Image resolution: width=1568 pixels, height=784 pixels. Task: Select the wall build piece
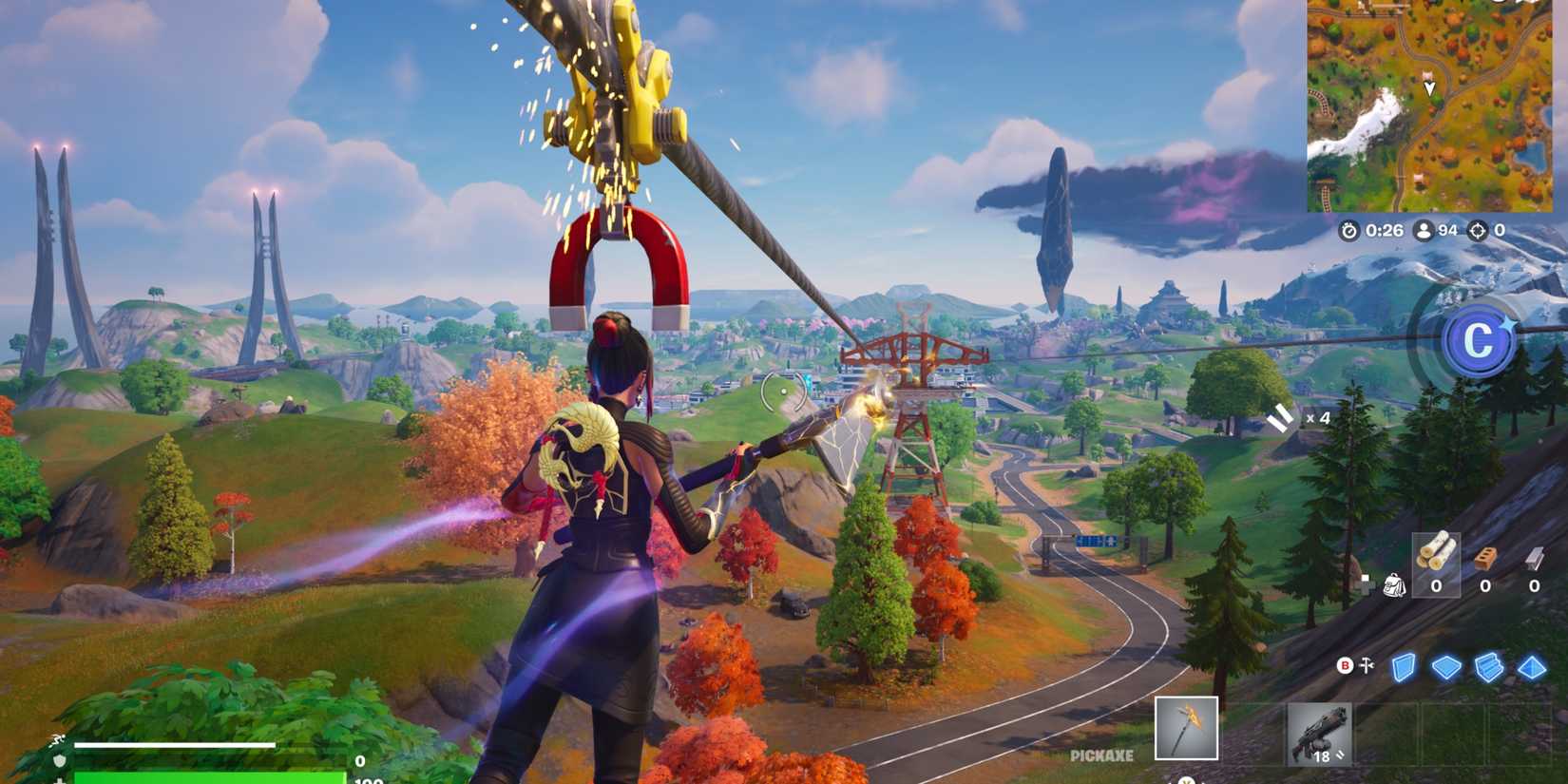(x=1404, y=667)
